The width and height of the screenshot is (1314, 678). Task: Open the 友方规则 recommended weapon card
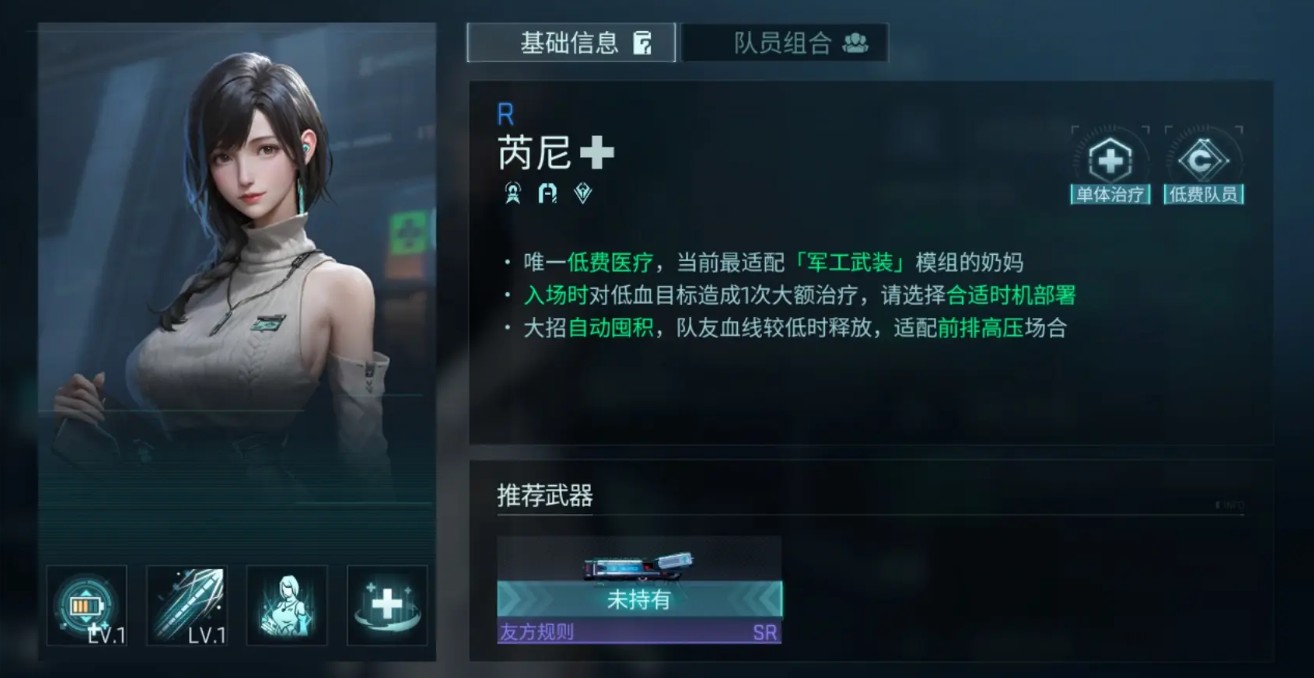pos(639,590)
